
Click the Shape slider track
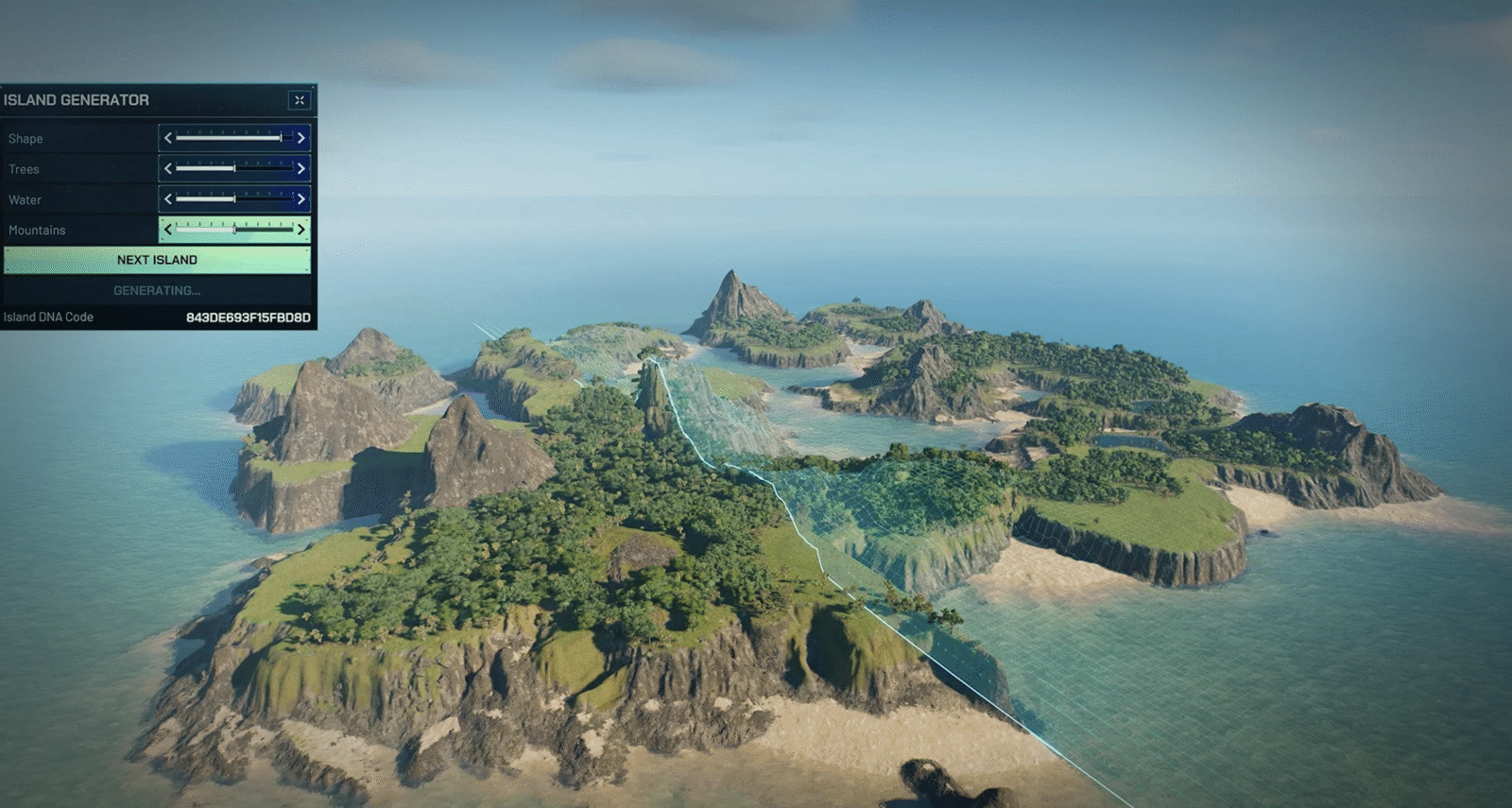point(234,138)
